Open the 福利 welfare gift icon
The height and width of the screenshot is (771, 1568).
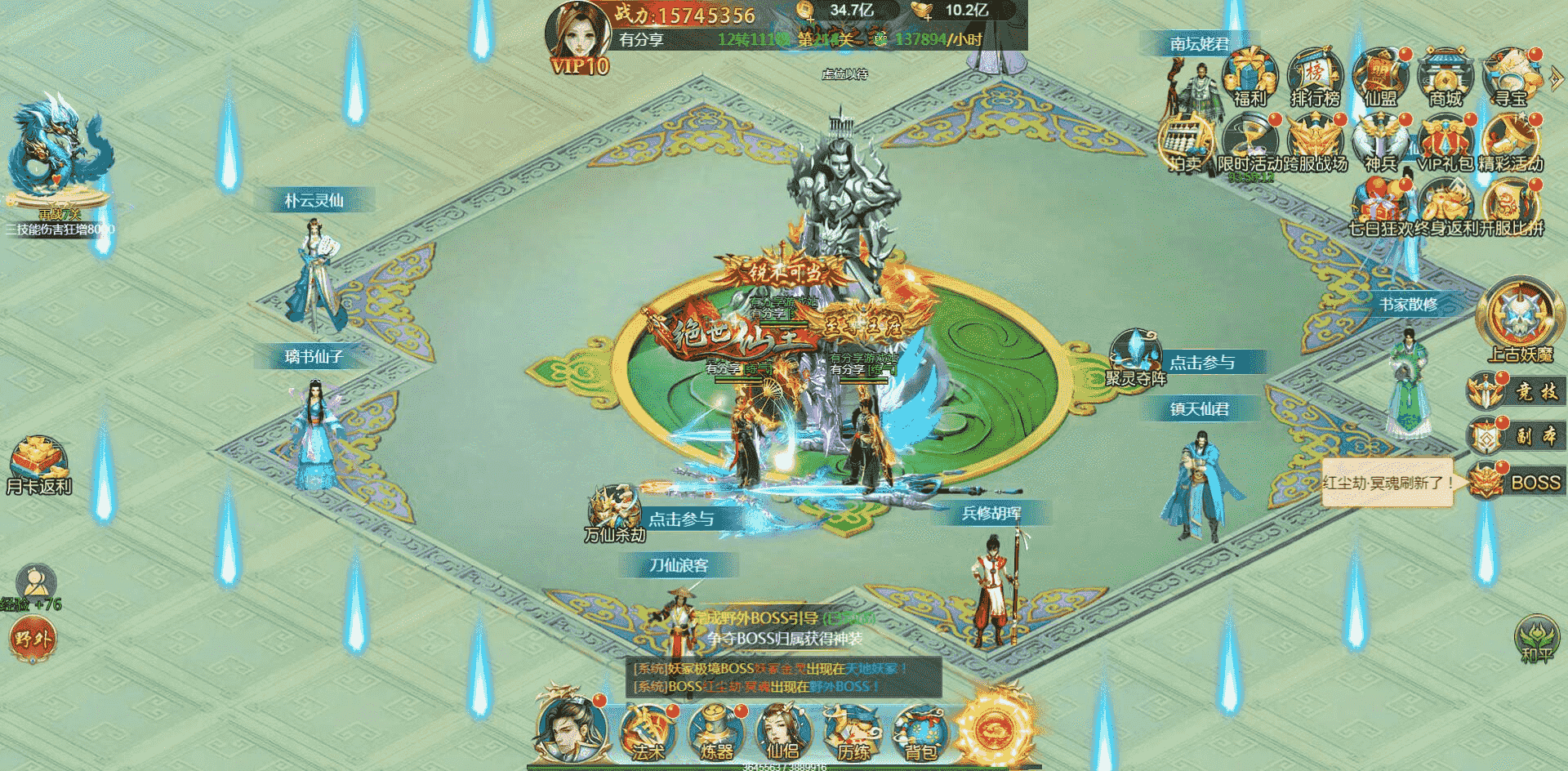click(x=1249, y=78)
